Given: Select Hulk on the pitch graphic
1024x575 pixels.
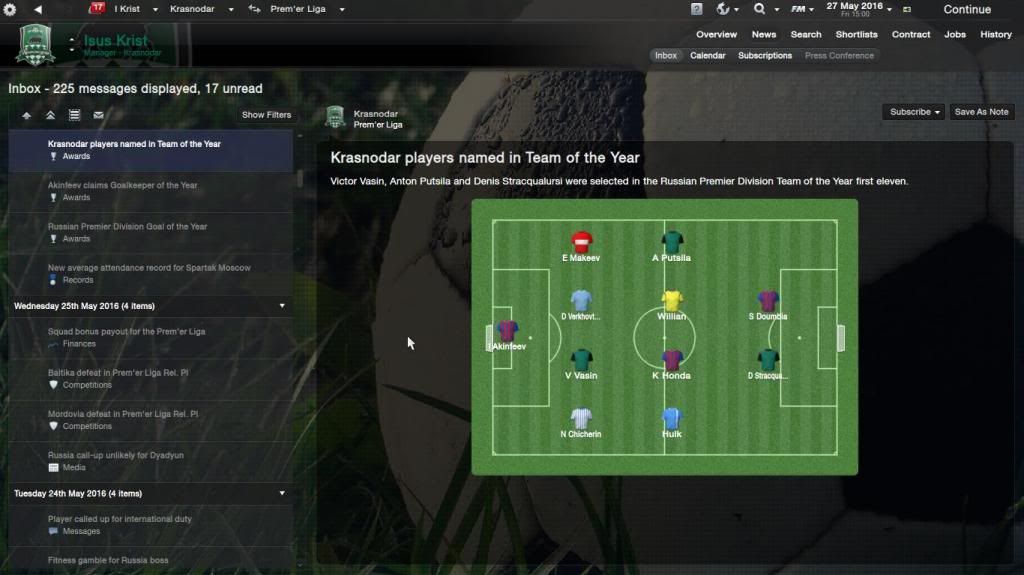Looking at the screenshot, I should (x=672, y=421).
